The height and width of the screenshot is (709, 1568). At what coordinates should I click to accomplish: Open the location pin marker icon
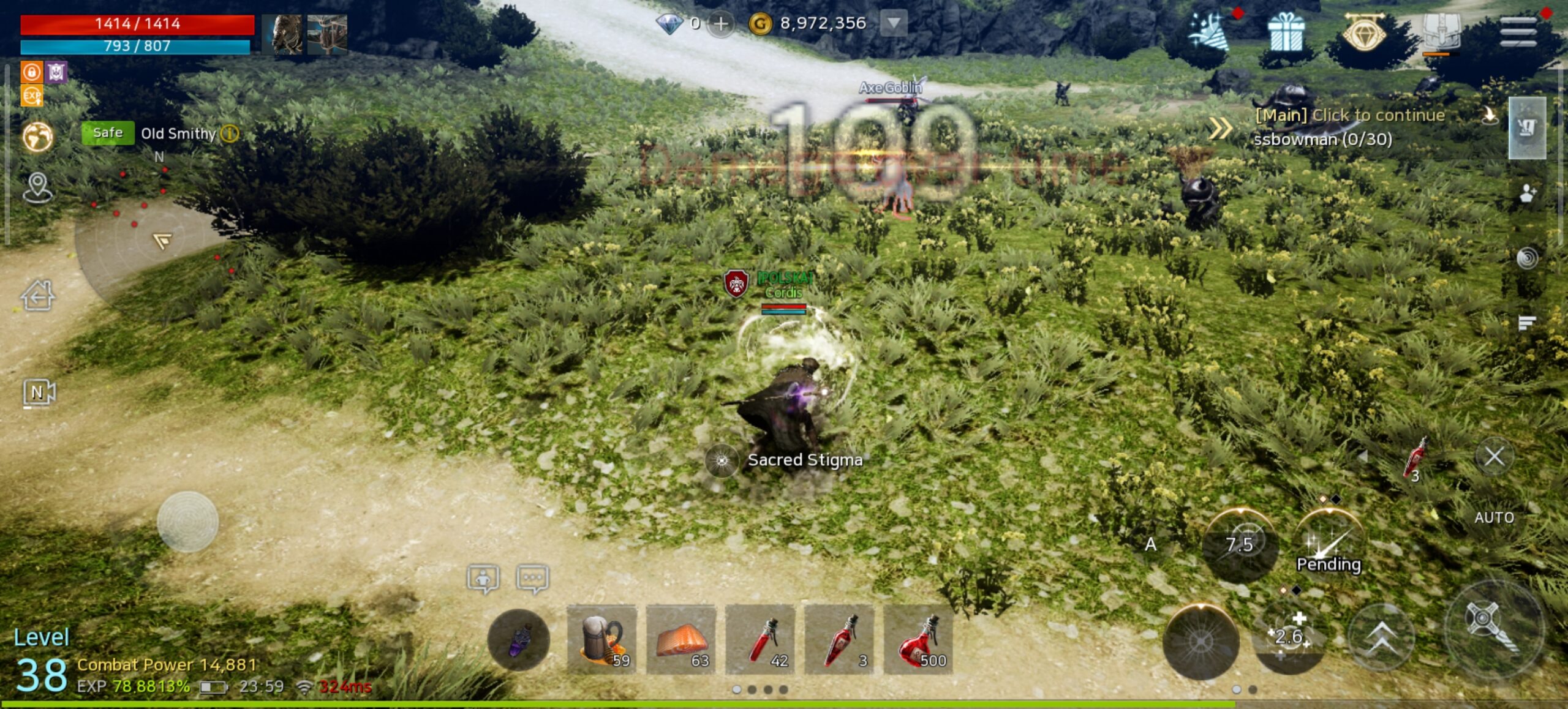[38, 187]
